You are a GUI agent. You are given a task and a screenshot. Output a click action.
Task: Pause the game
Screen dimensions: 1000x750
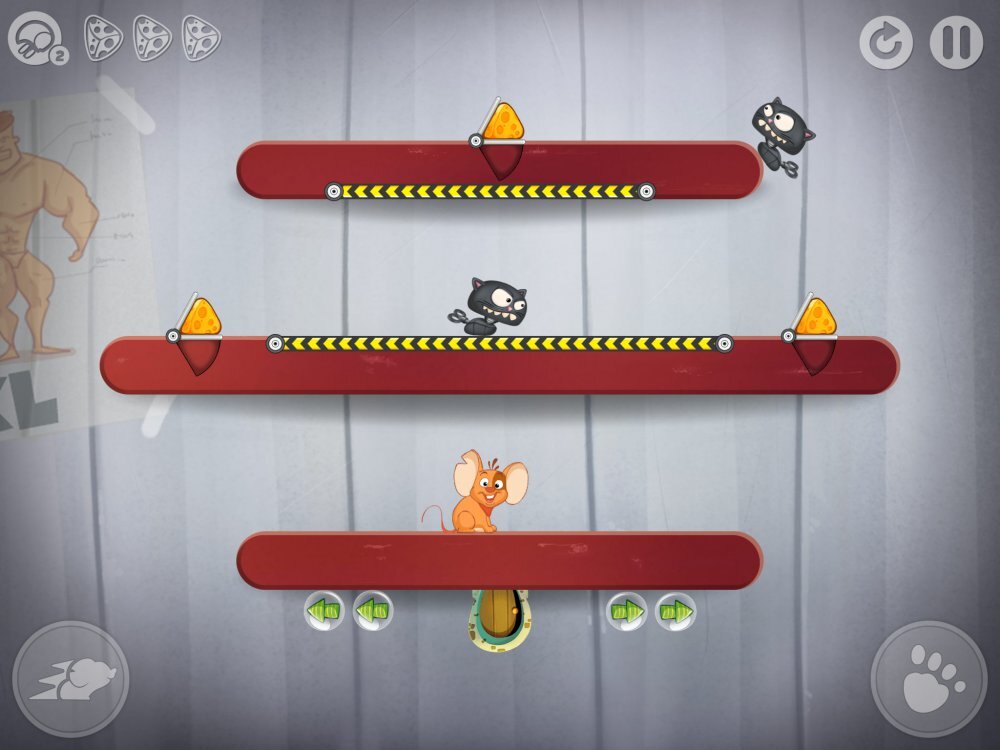(956, 43)
